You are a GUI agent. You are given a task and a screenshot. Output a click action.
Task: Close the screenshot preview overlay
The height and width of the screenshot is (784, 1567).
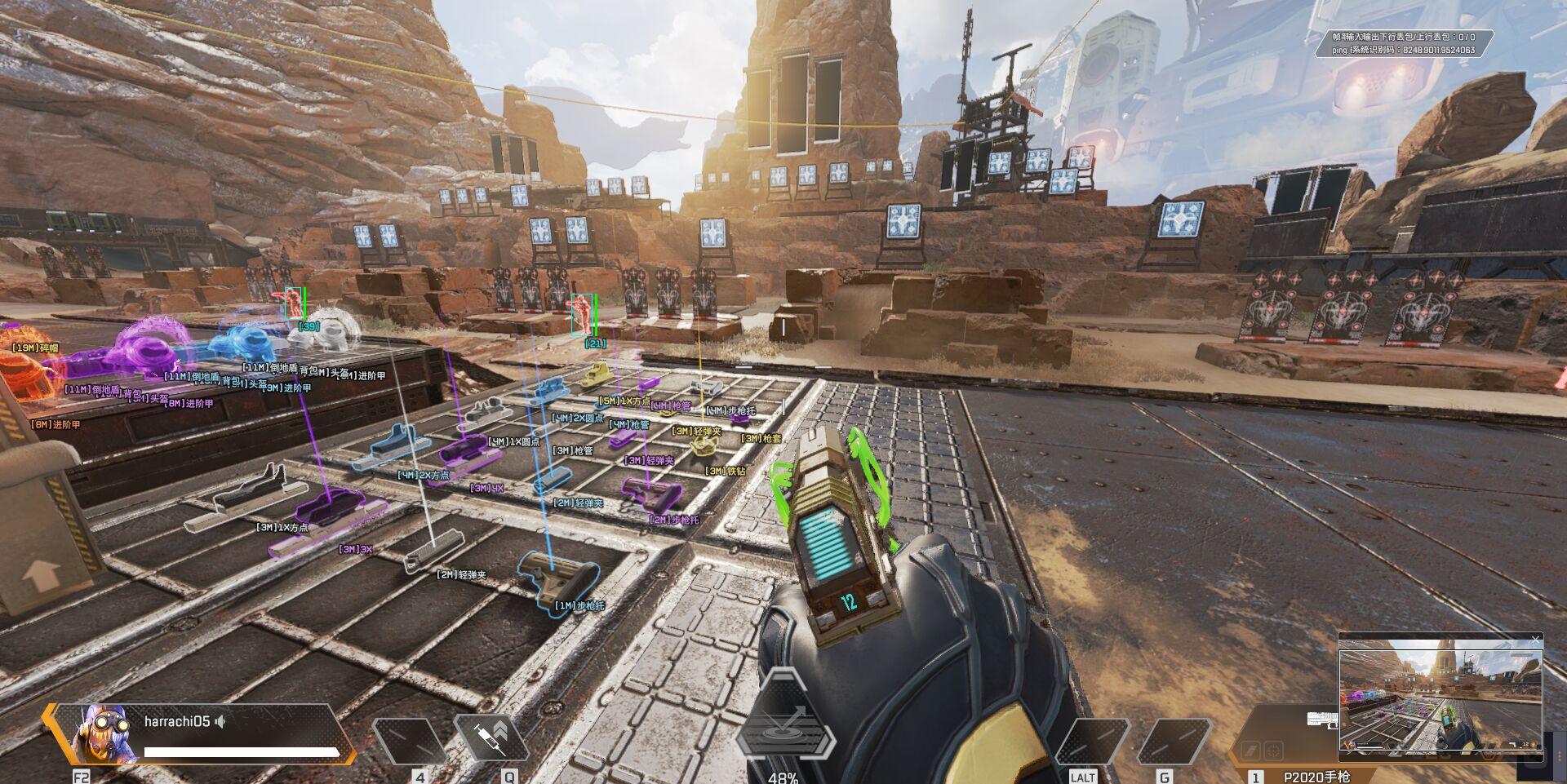pyautogui.click(x=1535, y=639)
